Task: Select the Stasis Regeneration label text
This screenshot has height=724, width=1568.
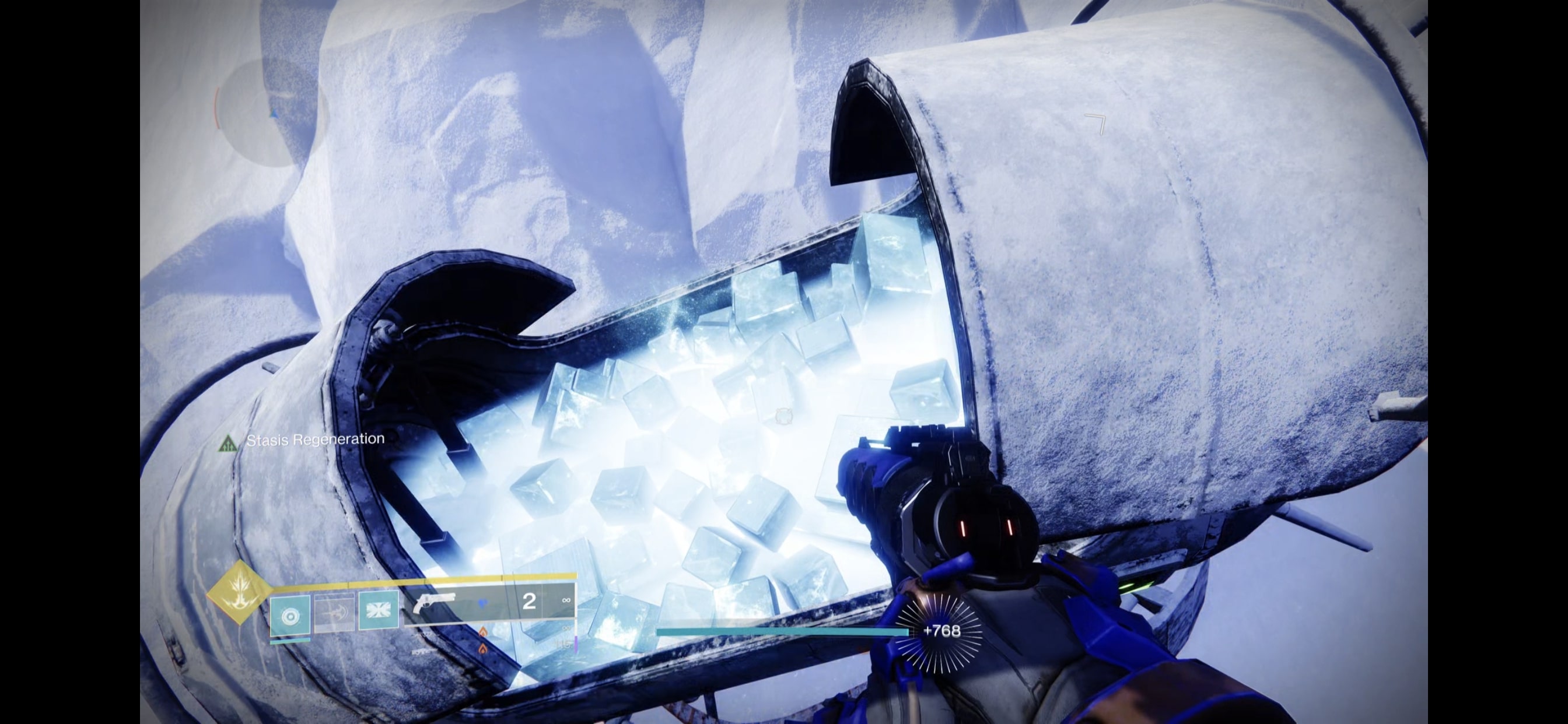Action: [314, 439]
